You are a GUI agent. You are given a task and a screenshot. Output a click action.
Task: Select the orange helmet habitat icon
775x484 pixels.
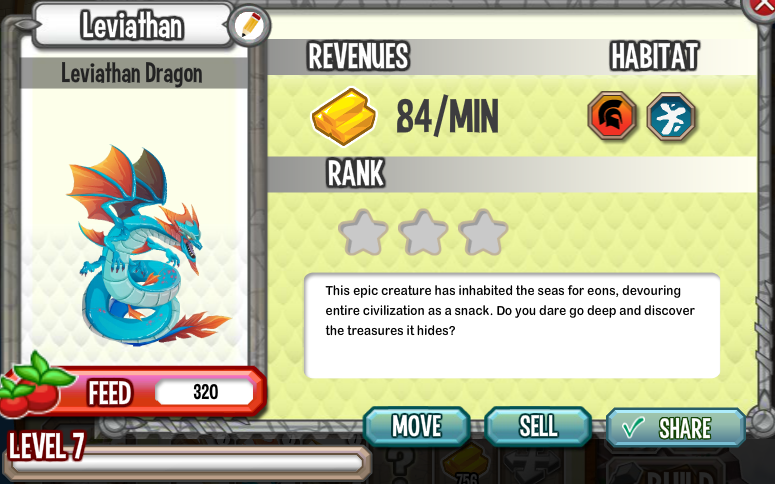(612, 116)
